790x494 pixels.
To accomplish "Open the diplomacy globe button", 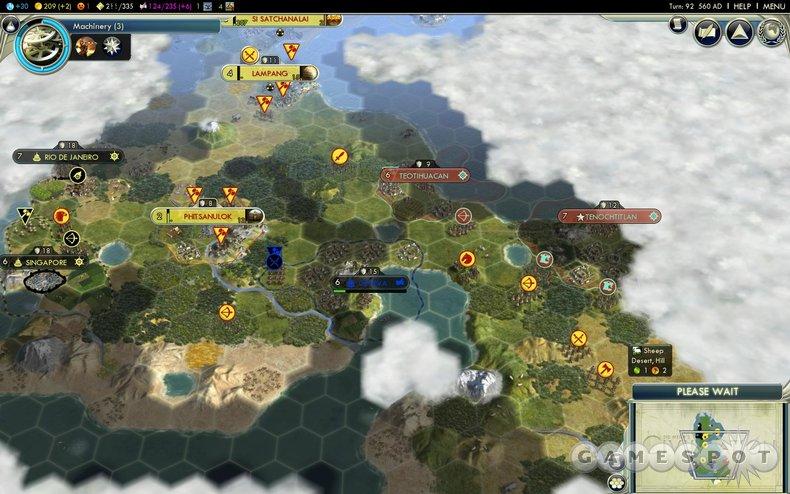I will [771, 33].
